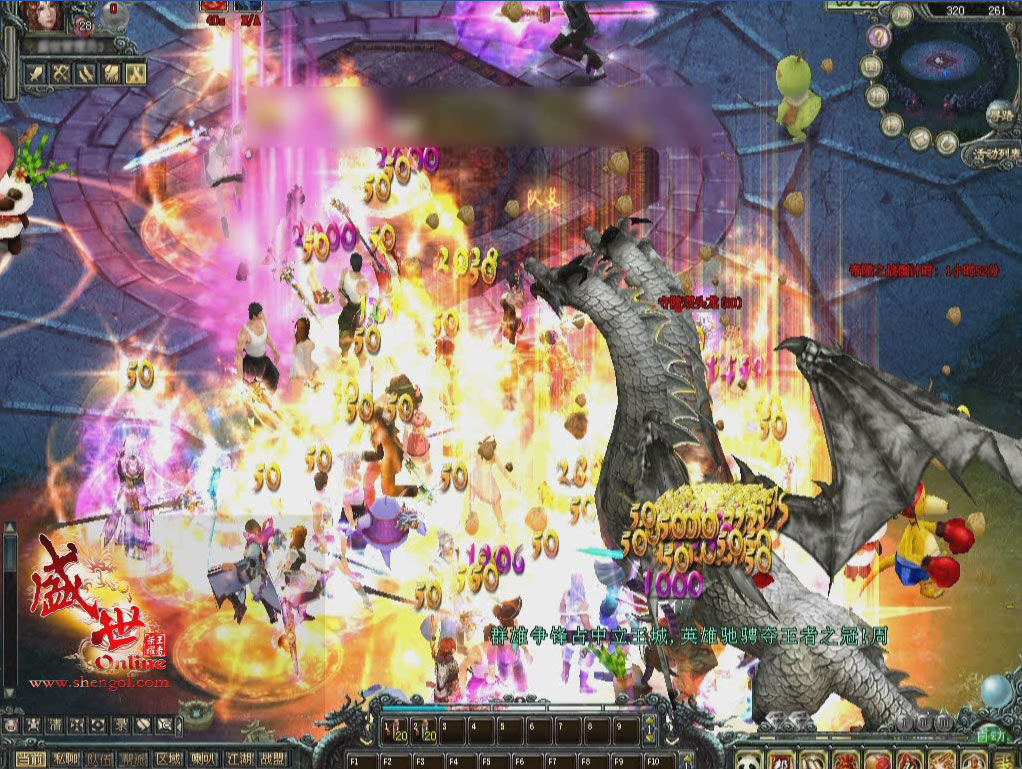This screenshot has height=769, width=1022.
Task: Click the 清 clear chat button
Action: [56, 724]
